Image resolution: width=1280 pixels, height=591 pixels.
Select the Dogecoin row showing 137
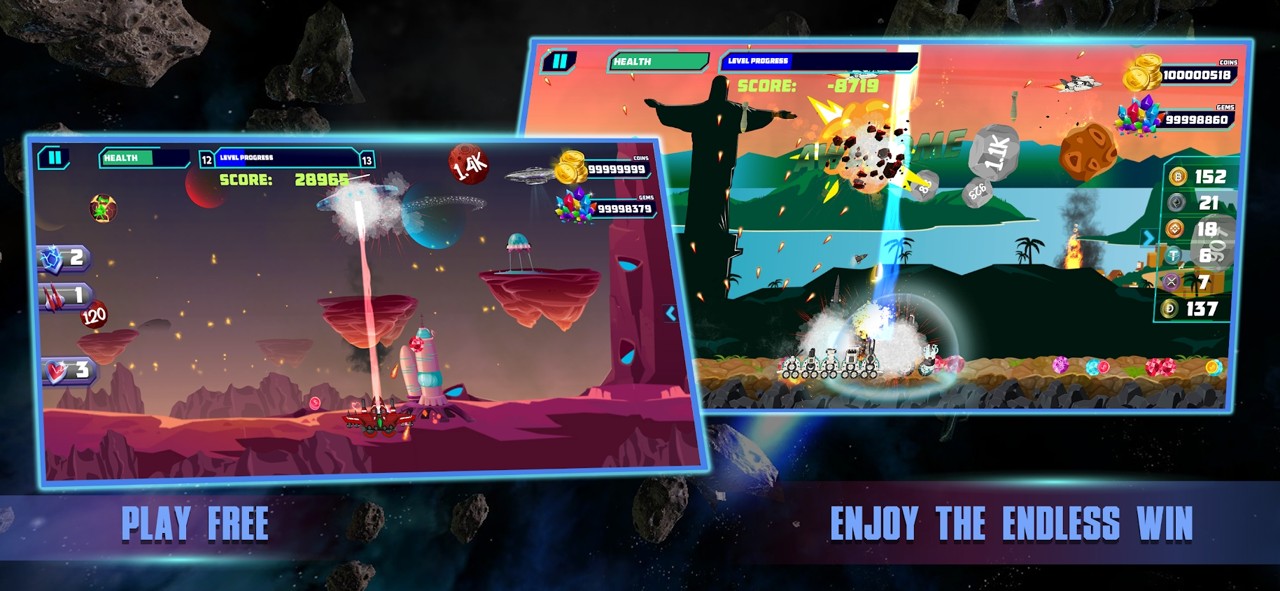tap(1197, 309)
